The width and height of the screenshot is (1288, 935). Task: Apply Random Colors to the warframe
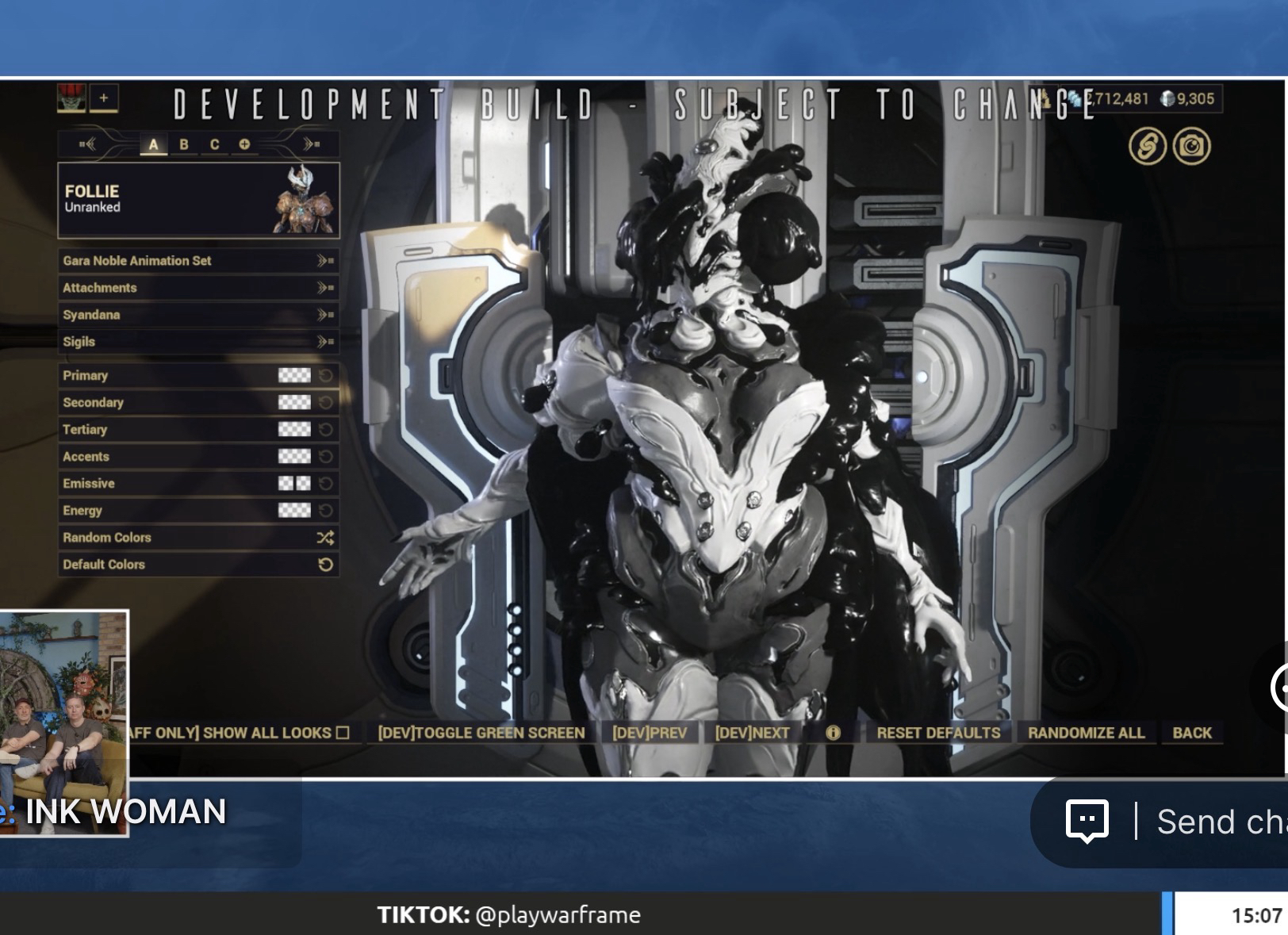198,538
